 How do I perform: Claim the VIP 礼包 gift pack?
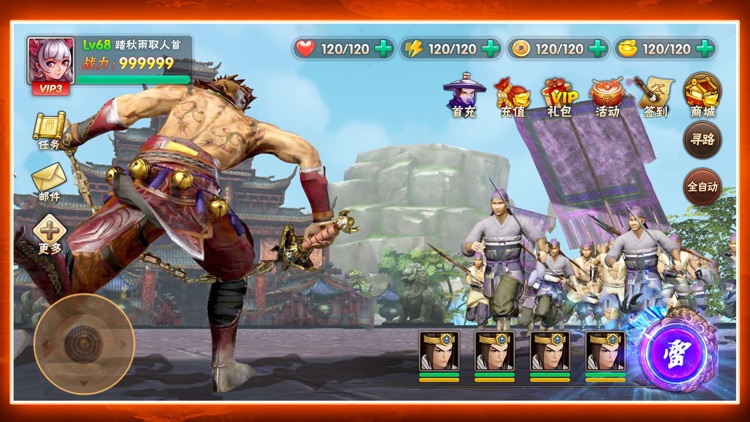(x=560, y=96)
